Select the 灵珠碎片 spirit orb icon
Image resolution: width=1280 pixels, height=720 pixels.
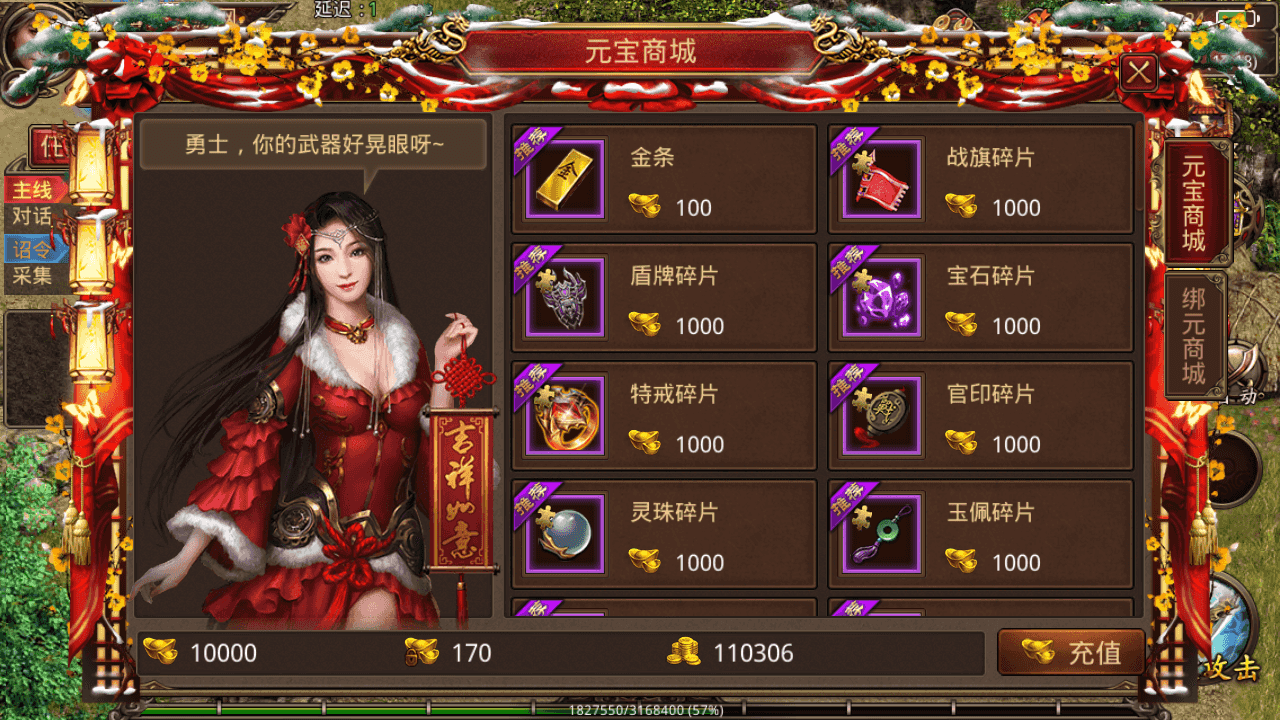pos(564,532)
